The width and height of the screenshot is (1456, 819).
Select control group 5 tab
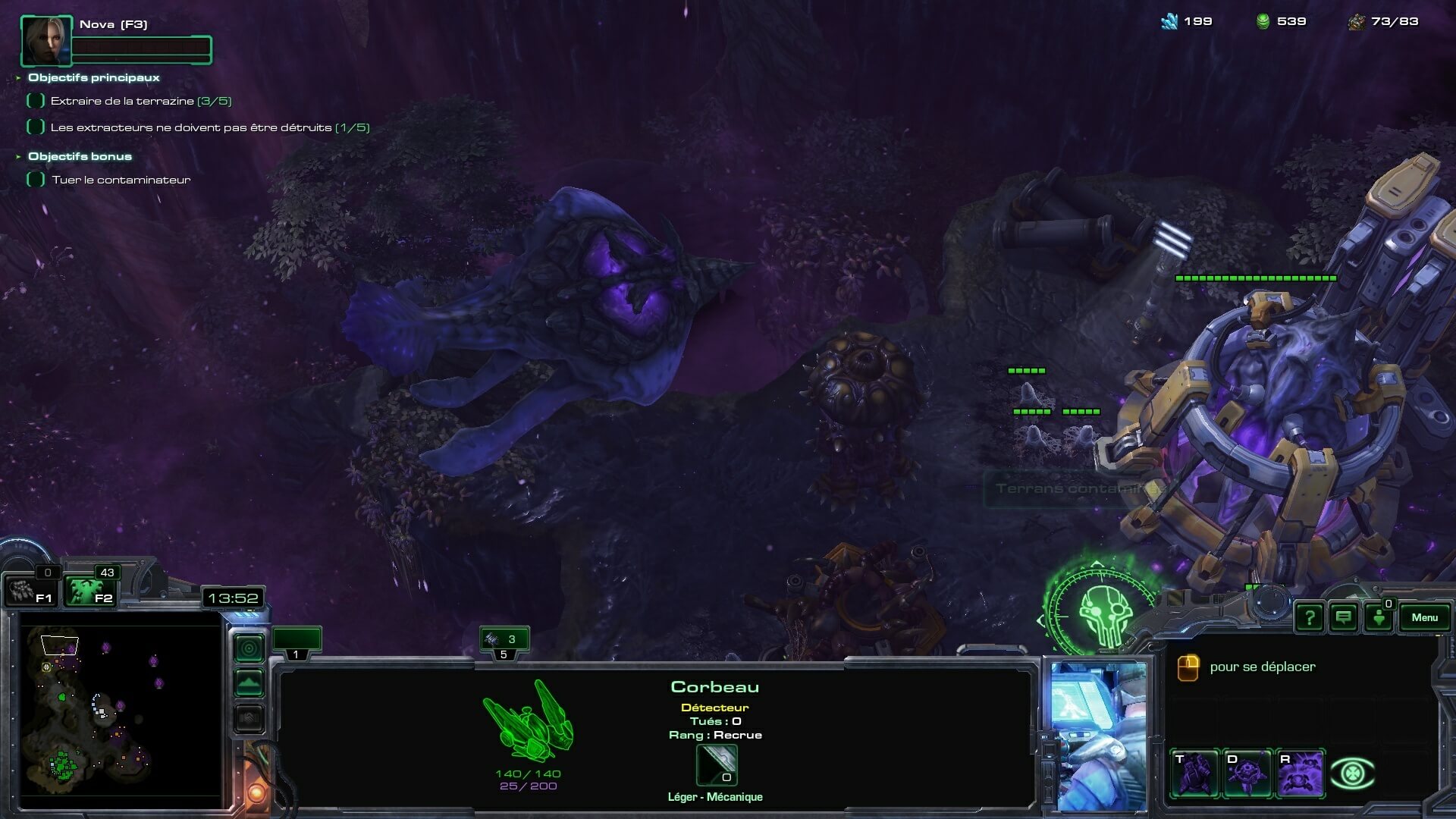504,643
